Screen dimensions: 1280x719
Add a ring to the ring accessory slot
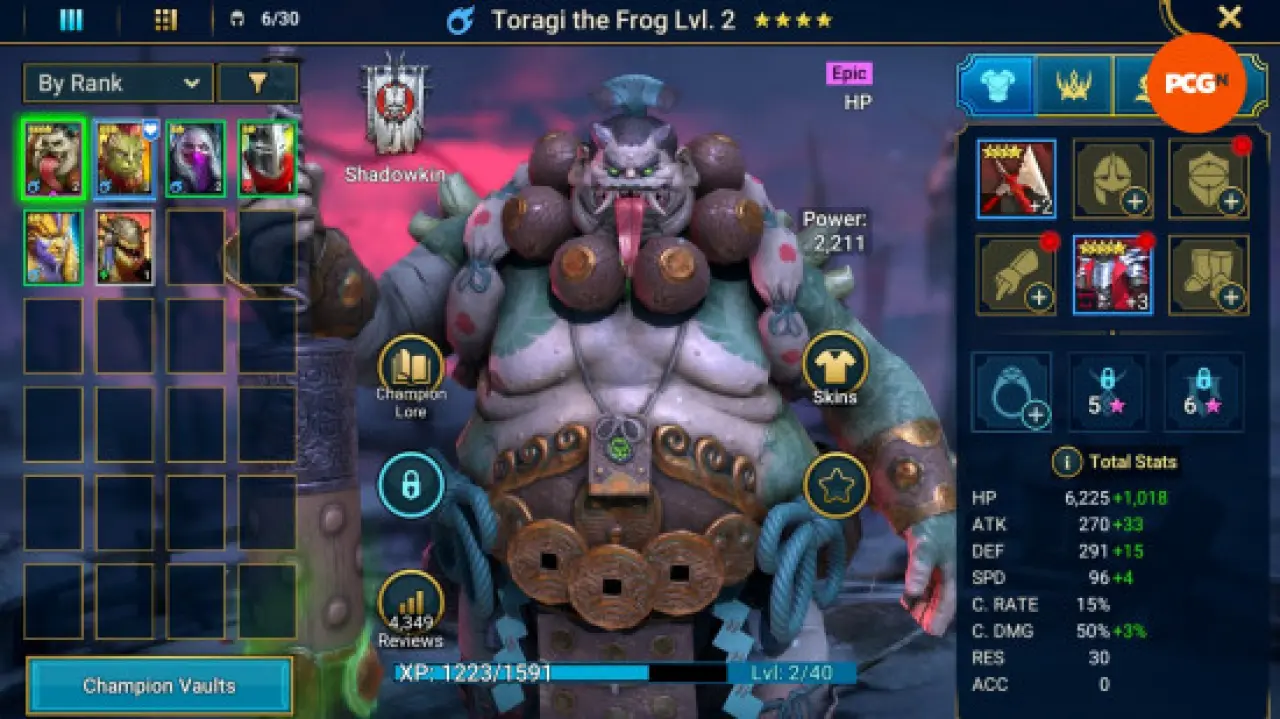[x=1011, y=391]
